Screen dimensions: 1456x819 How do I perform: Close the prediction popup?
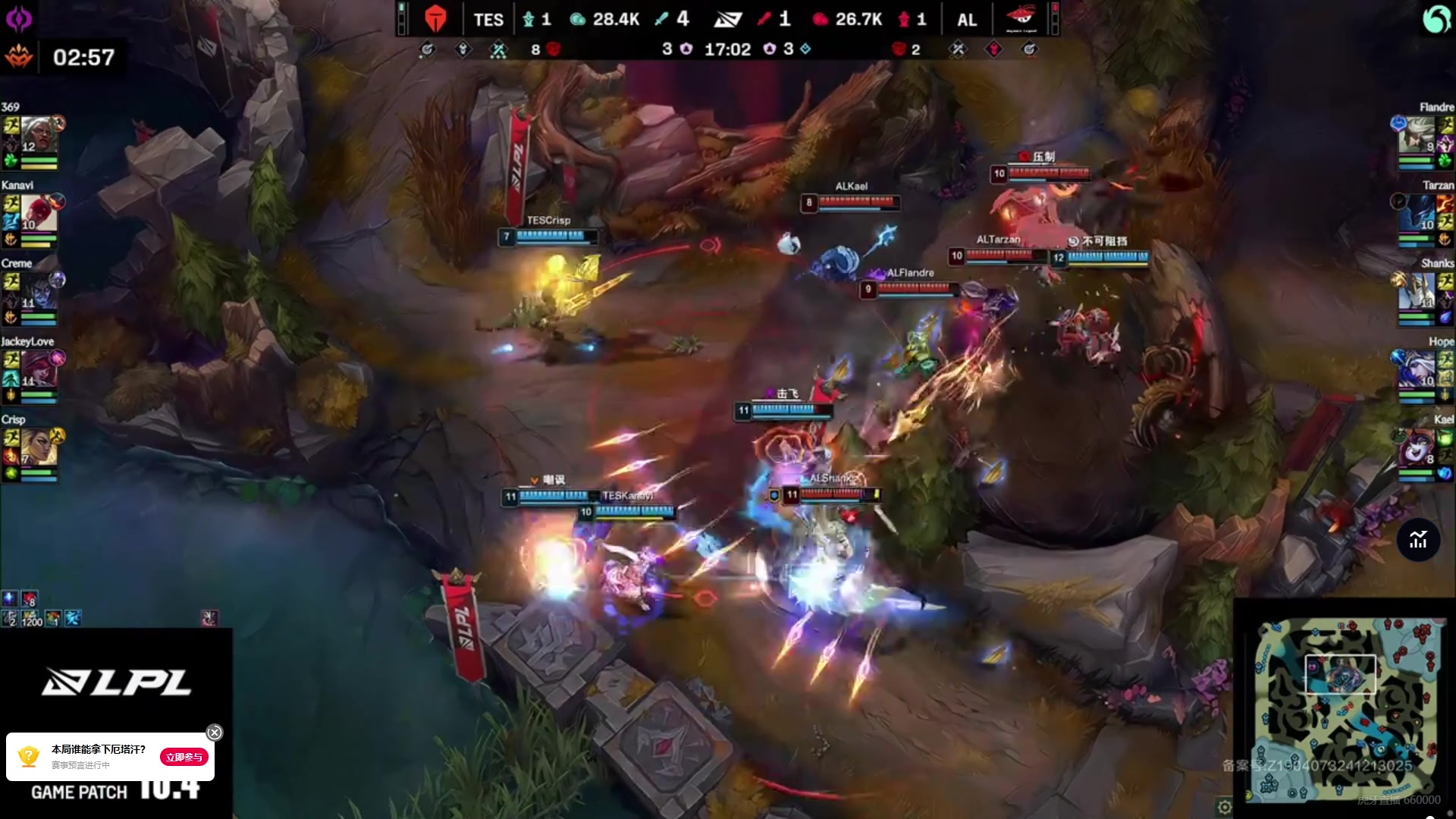(x=215, y=733)
